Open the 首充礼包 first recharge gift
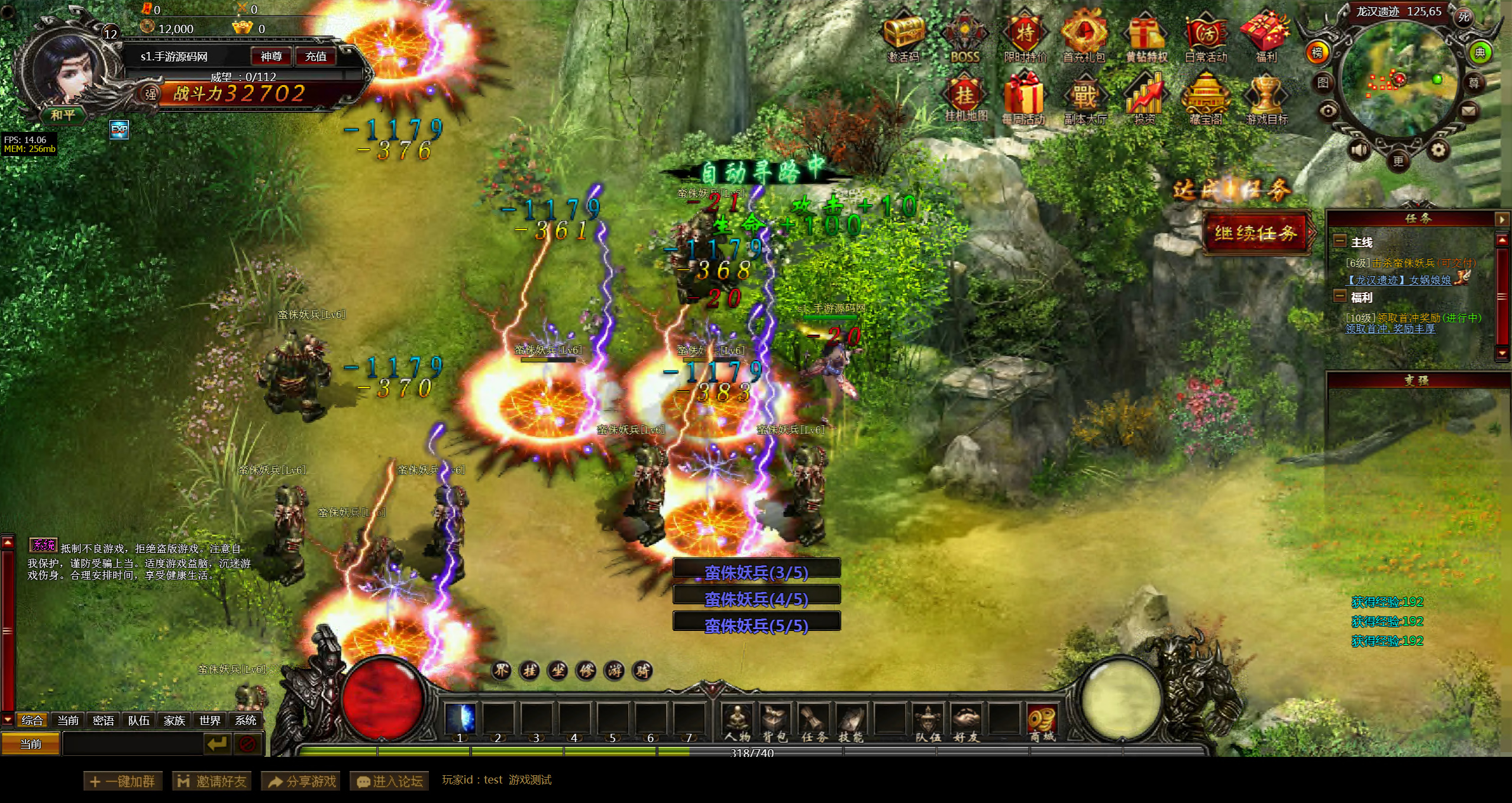The height and width of the screenshot is (803, 1512). (x=1084, y=37)
